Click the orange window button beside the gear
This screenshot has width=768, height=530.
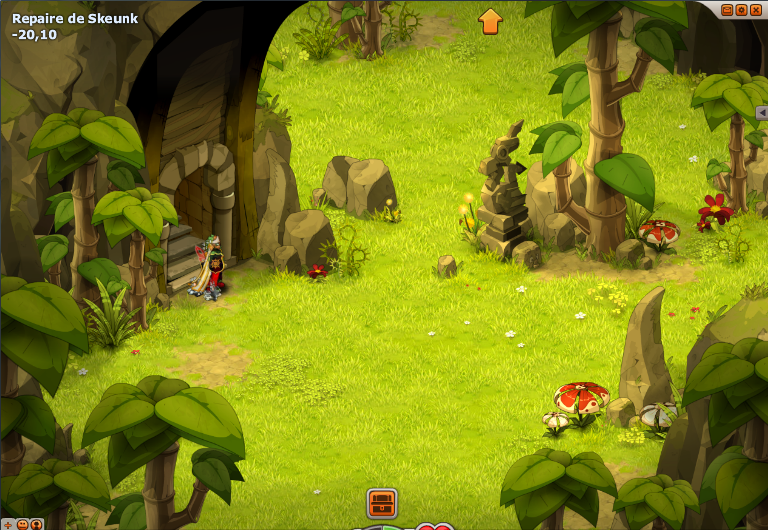pyautogui.click(x=727, y=10)
